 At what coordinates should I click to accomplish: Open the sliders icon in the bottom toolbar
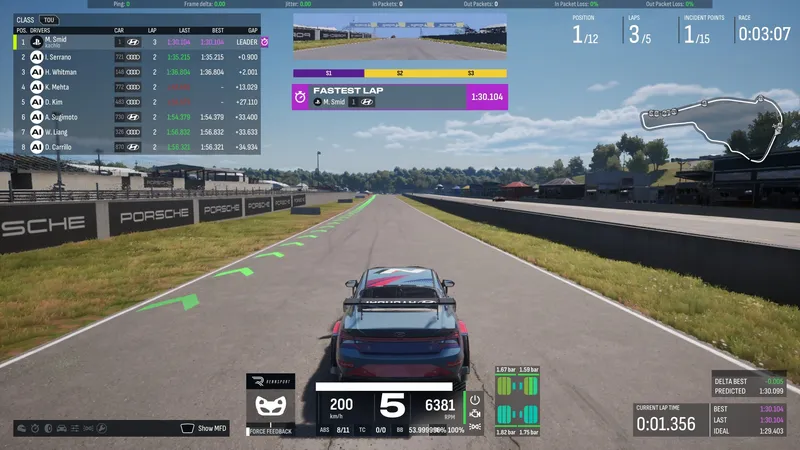click(x=77, y=429)
